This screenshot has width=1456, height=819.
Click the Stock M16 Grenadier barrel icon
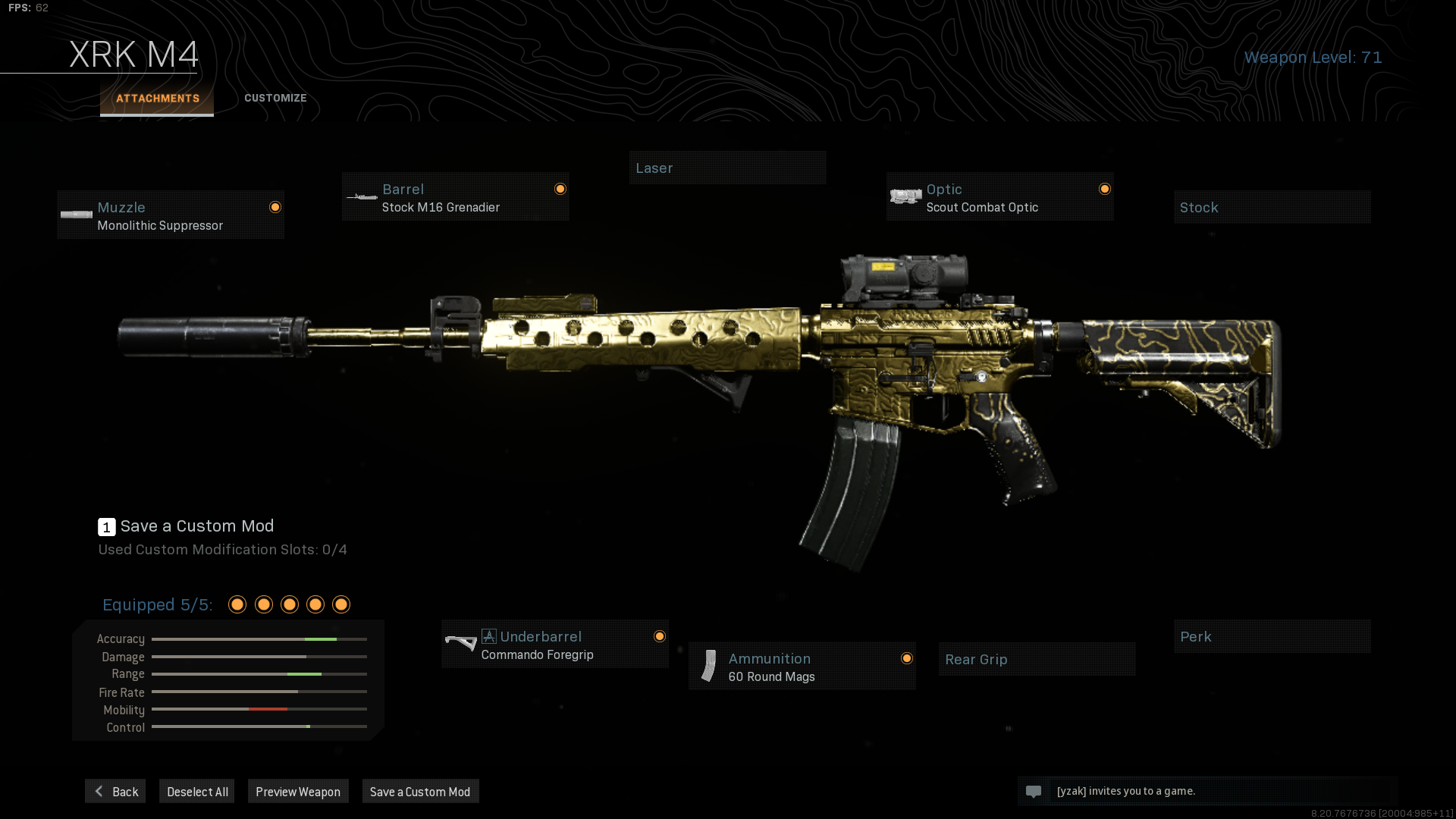[x=360, y=196]
